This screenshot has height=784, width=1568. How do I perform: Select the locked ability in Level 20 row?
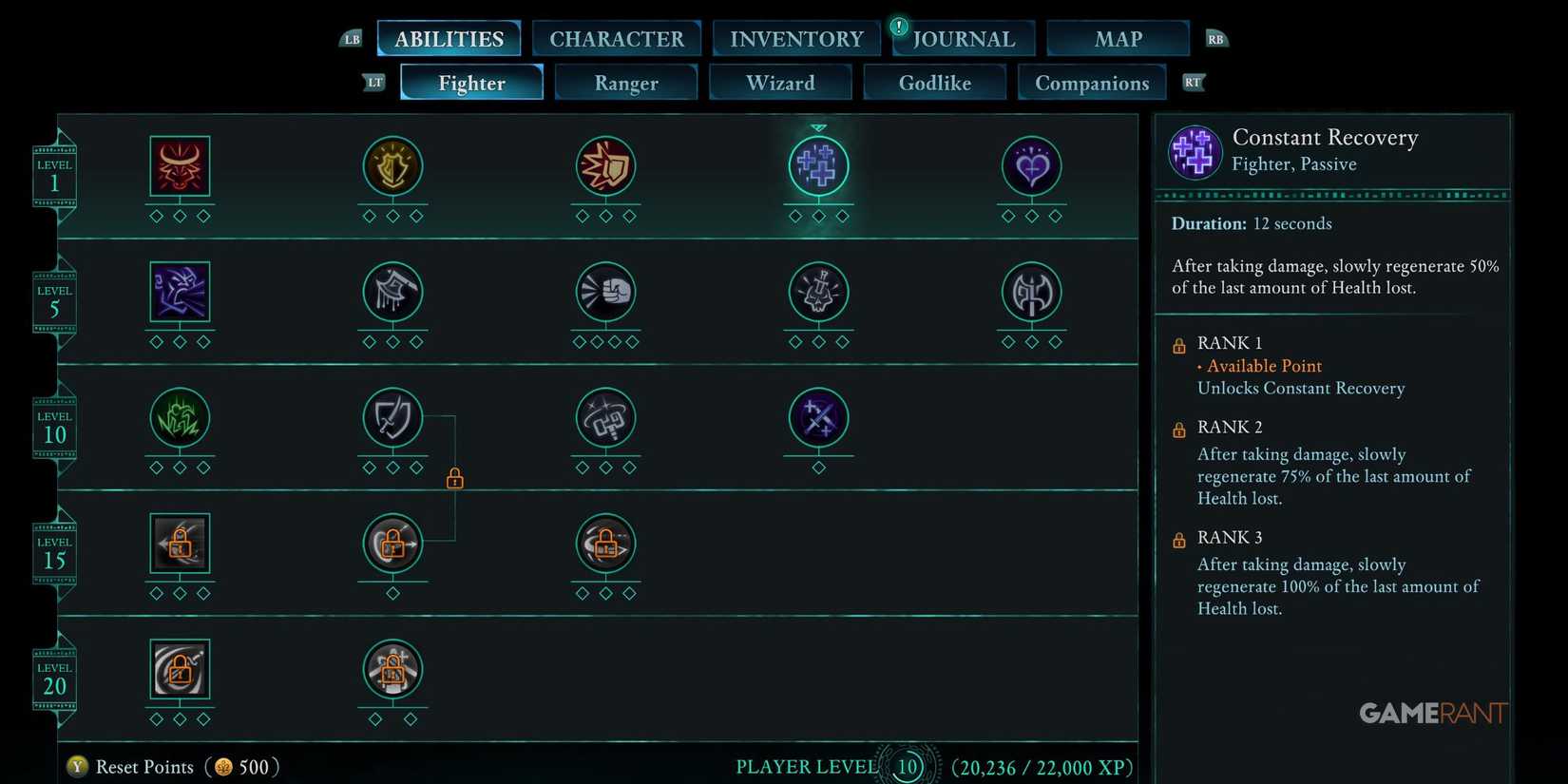[x=180, y=670]
